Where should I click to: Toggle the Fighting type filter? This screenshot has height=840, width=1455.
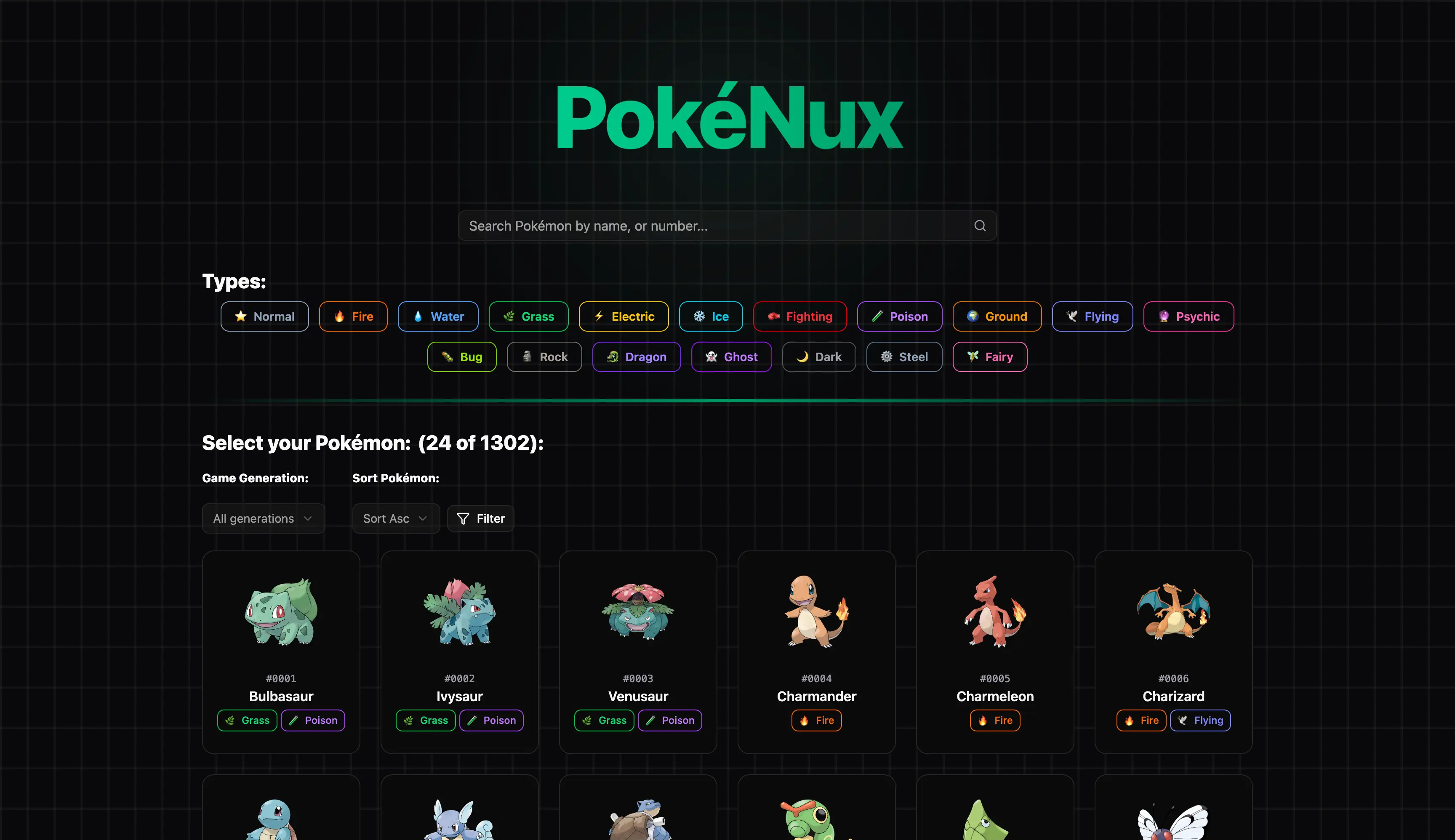(800, 316)
